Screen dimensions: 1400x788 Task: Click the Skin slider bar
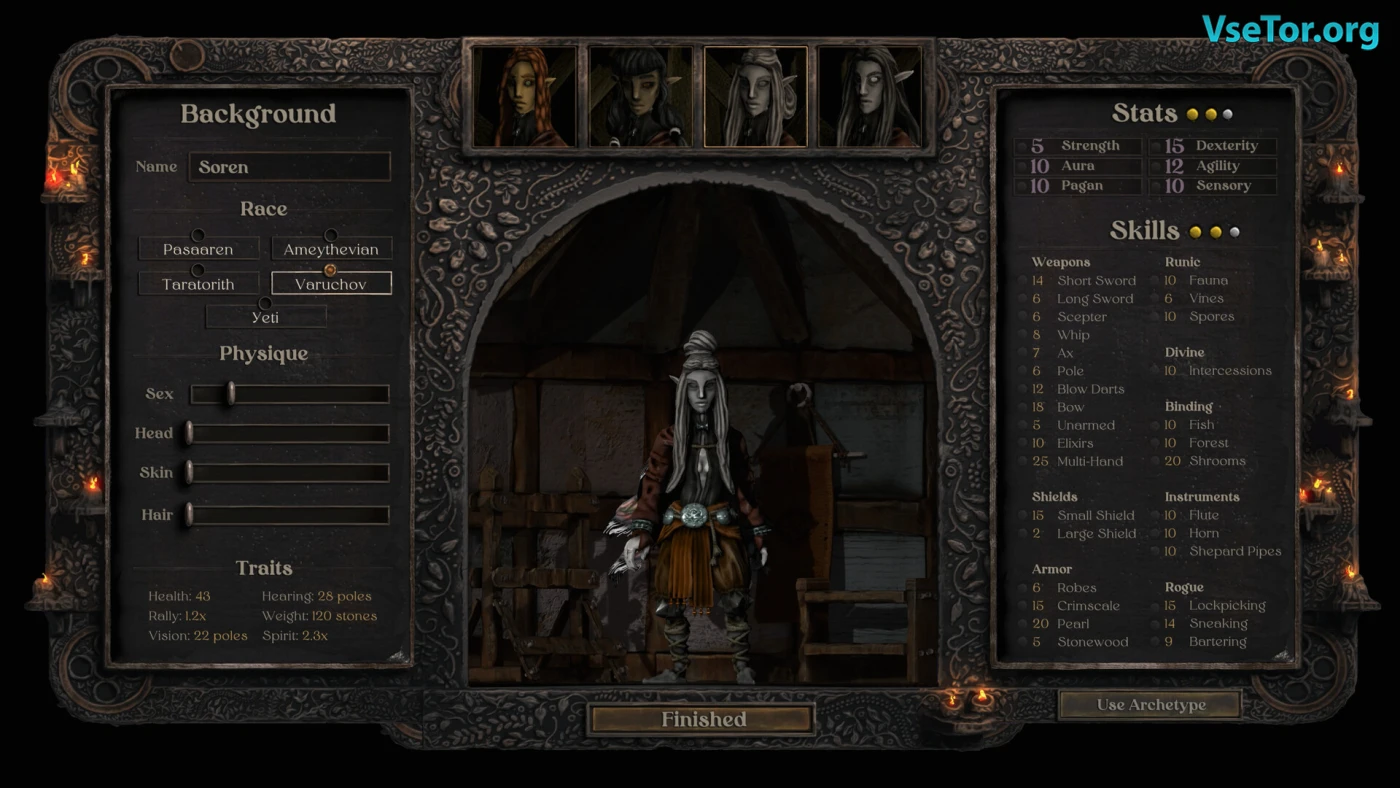pos(289,473)
